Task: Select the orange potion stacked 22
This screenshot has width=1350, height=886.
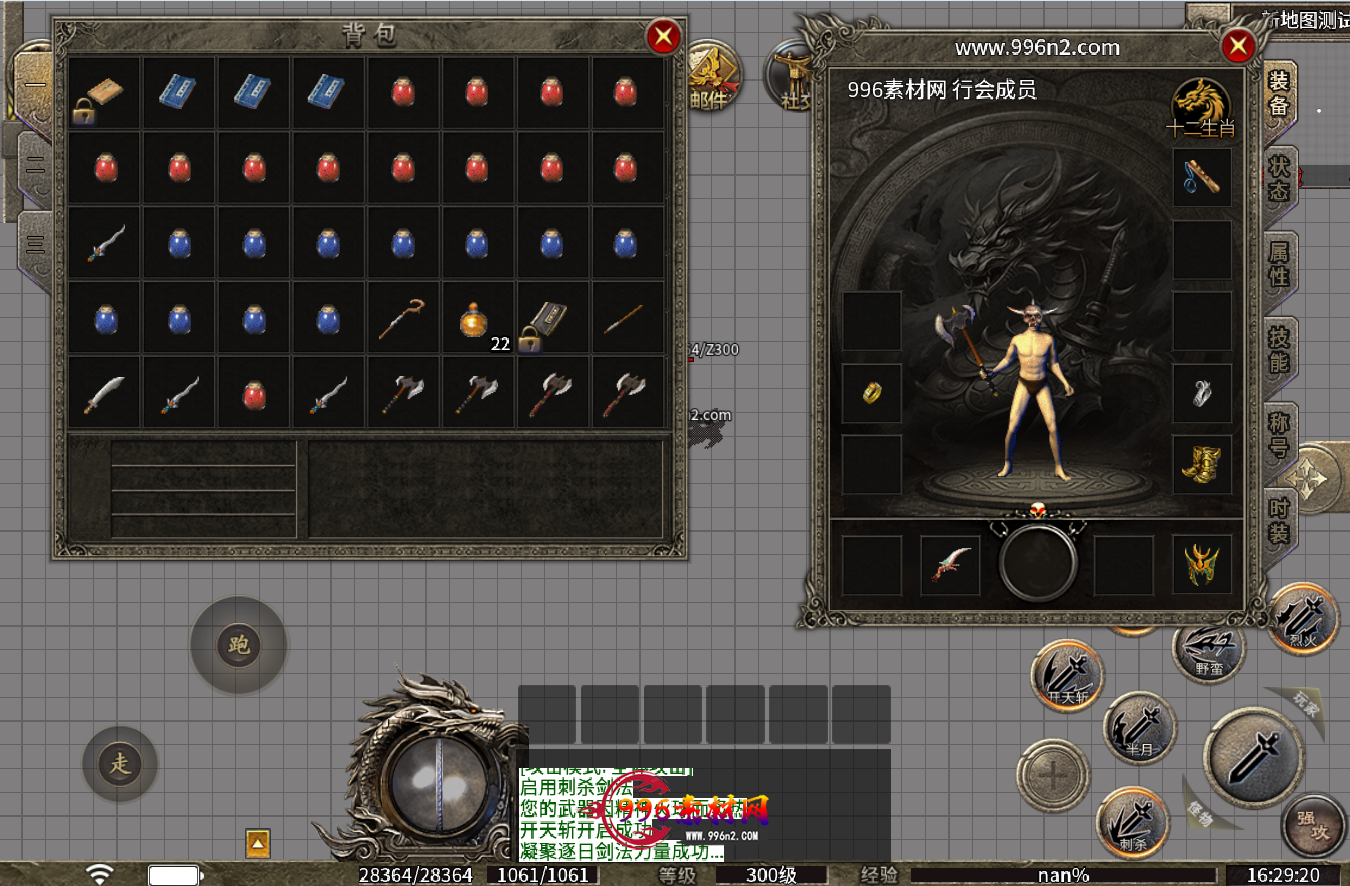Action: [x=478, y=320]
